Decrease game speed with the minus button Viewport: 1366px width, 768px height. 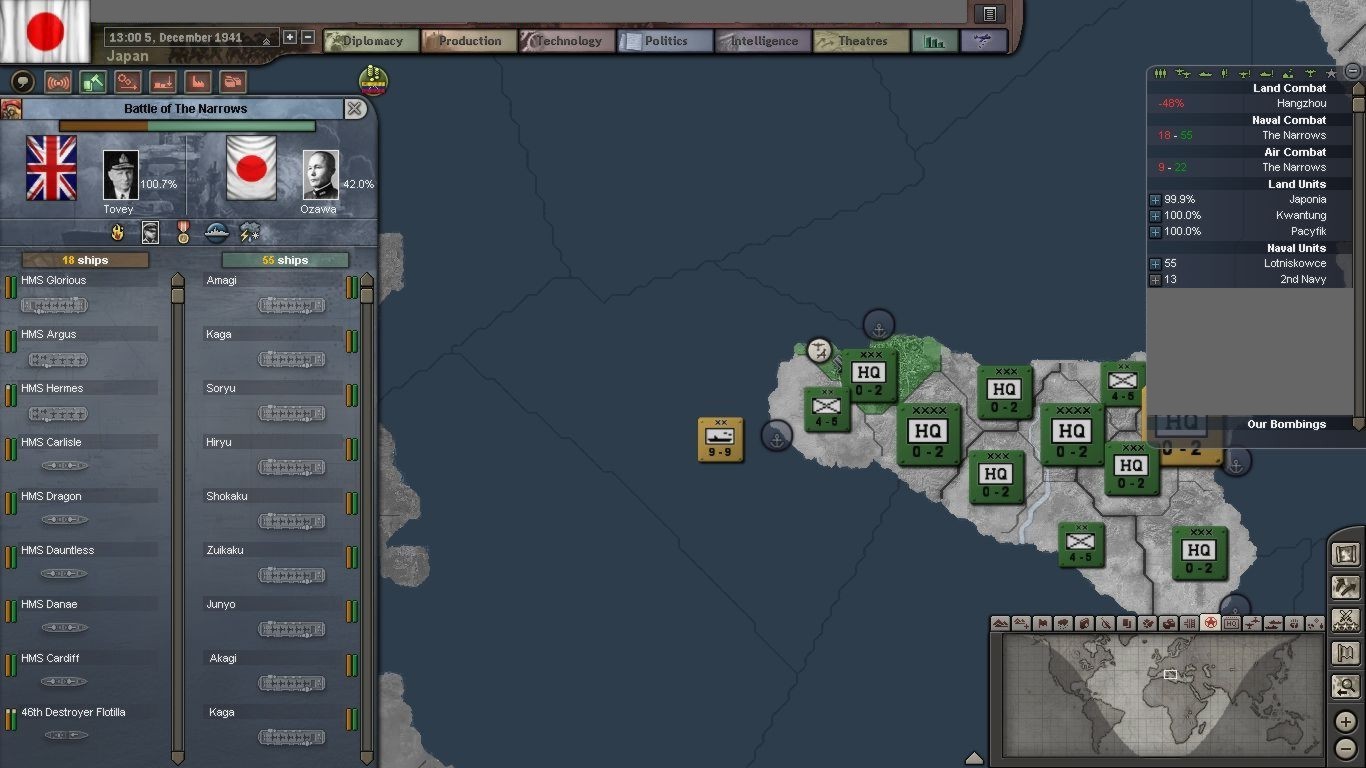308,38
